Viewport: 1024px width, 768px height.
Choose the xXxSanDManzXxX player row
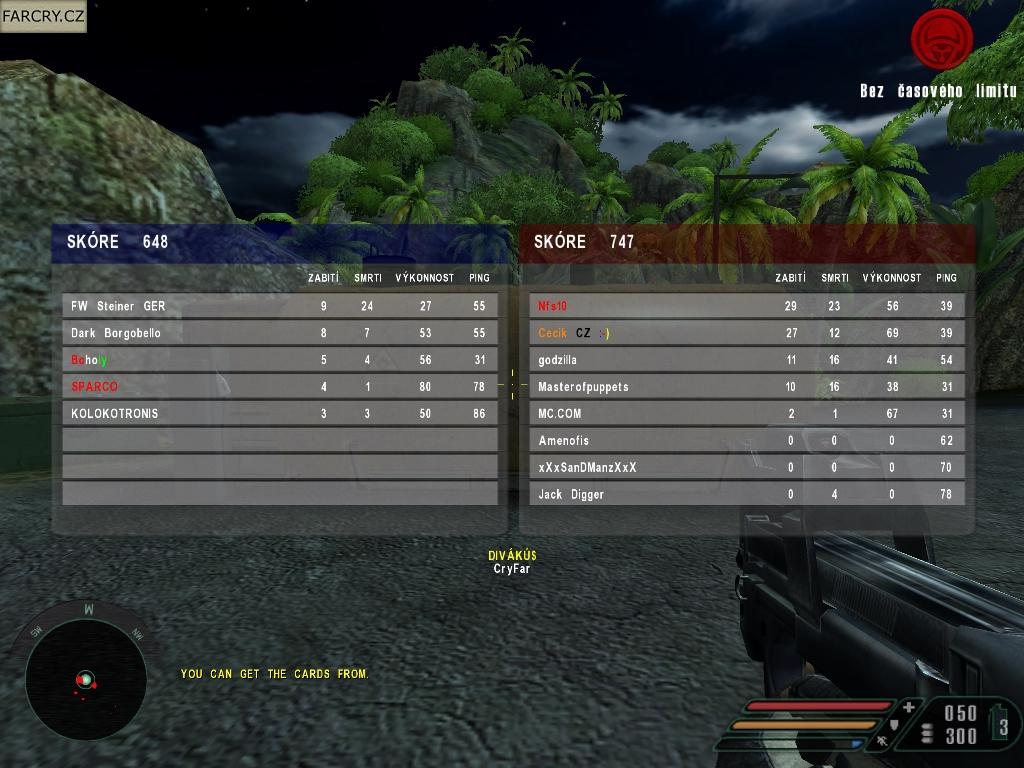tap(746, 467)
